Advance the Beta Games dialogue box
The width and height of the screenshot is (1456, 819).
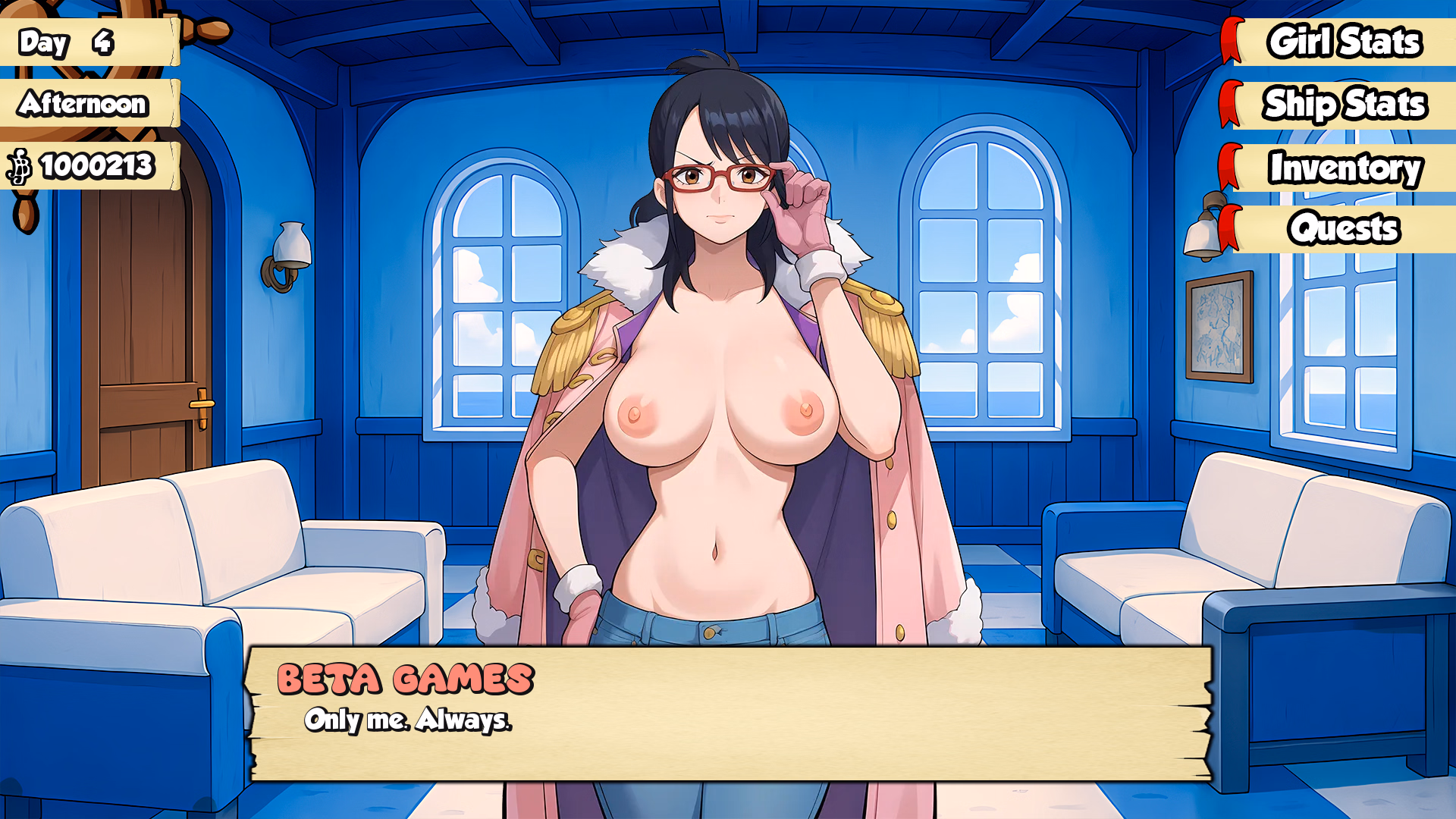pos(728,714)
